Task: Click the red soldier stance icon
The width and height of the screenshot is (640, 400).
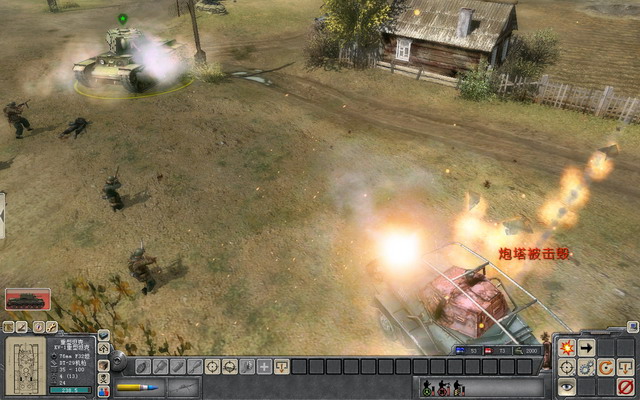Action: tap(443, 388)
